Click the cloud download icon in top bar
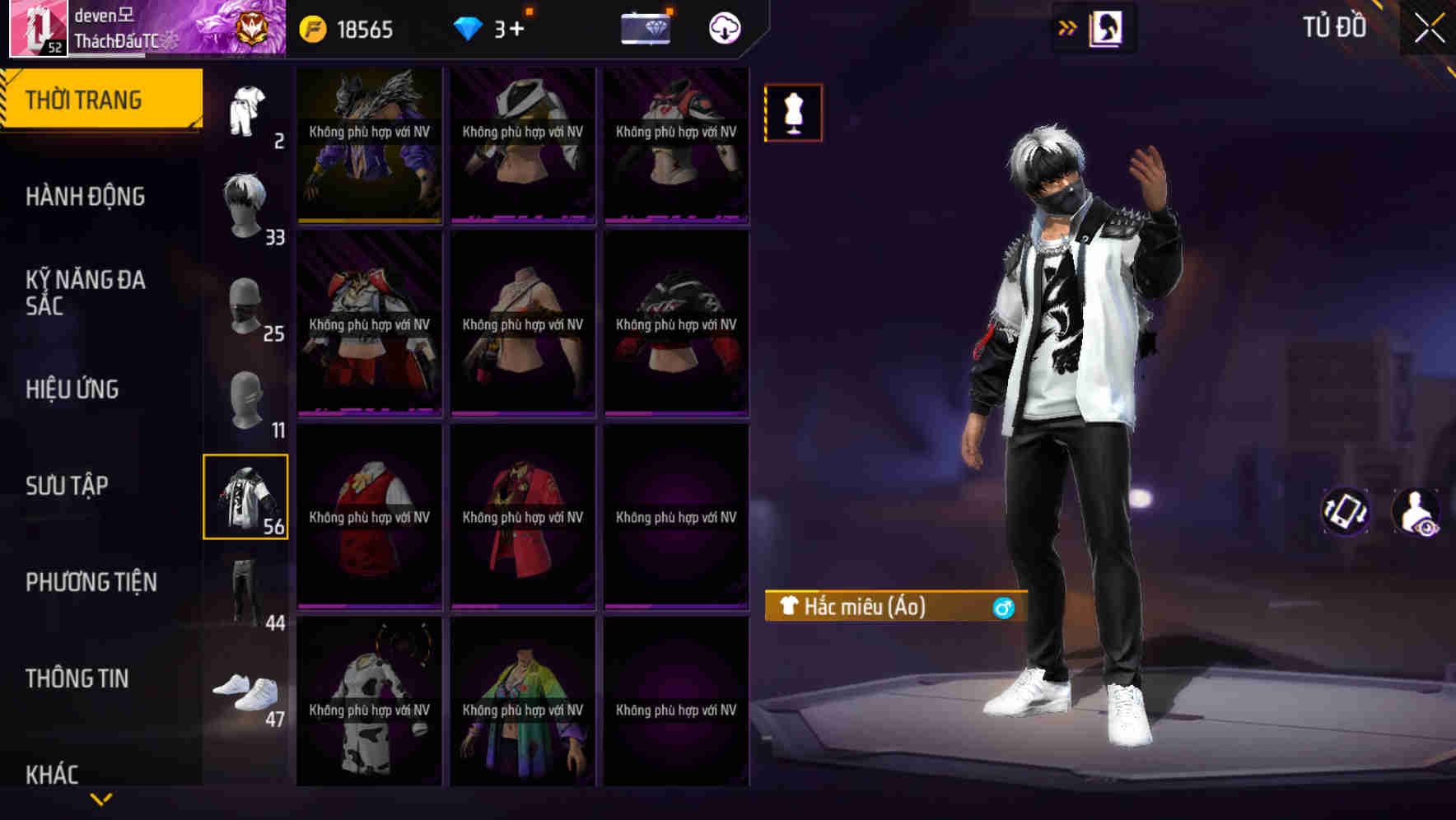 point(724,29)
